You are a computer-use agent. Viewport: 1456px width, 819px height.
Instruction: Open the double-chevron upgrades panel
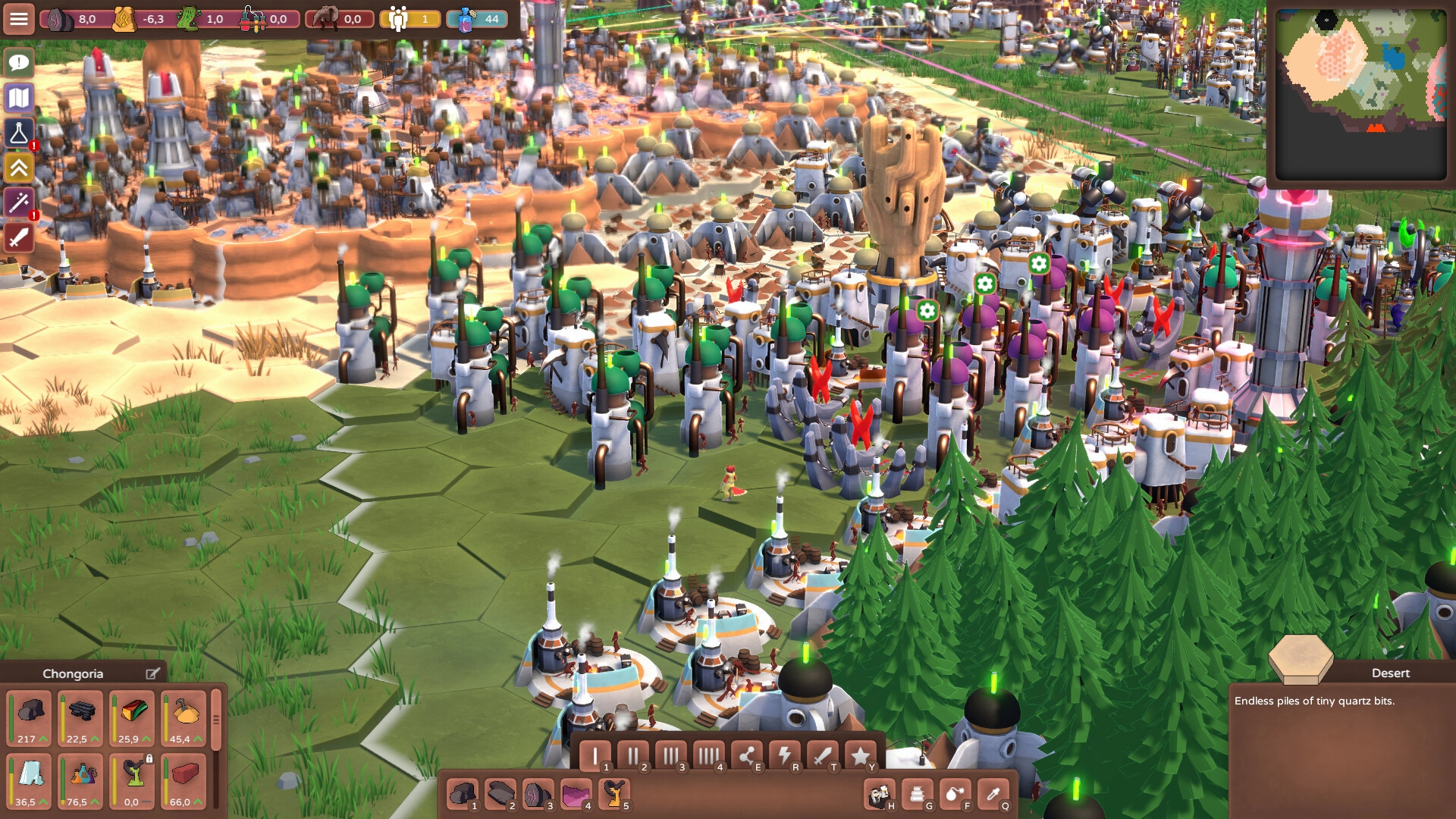tap(19, 168)
